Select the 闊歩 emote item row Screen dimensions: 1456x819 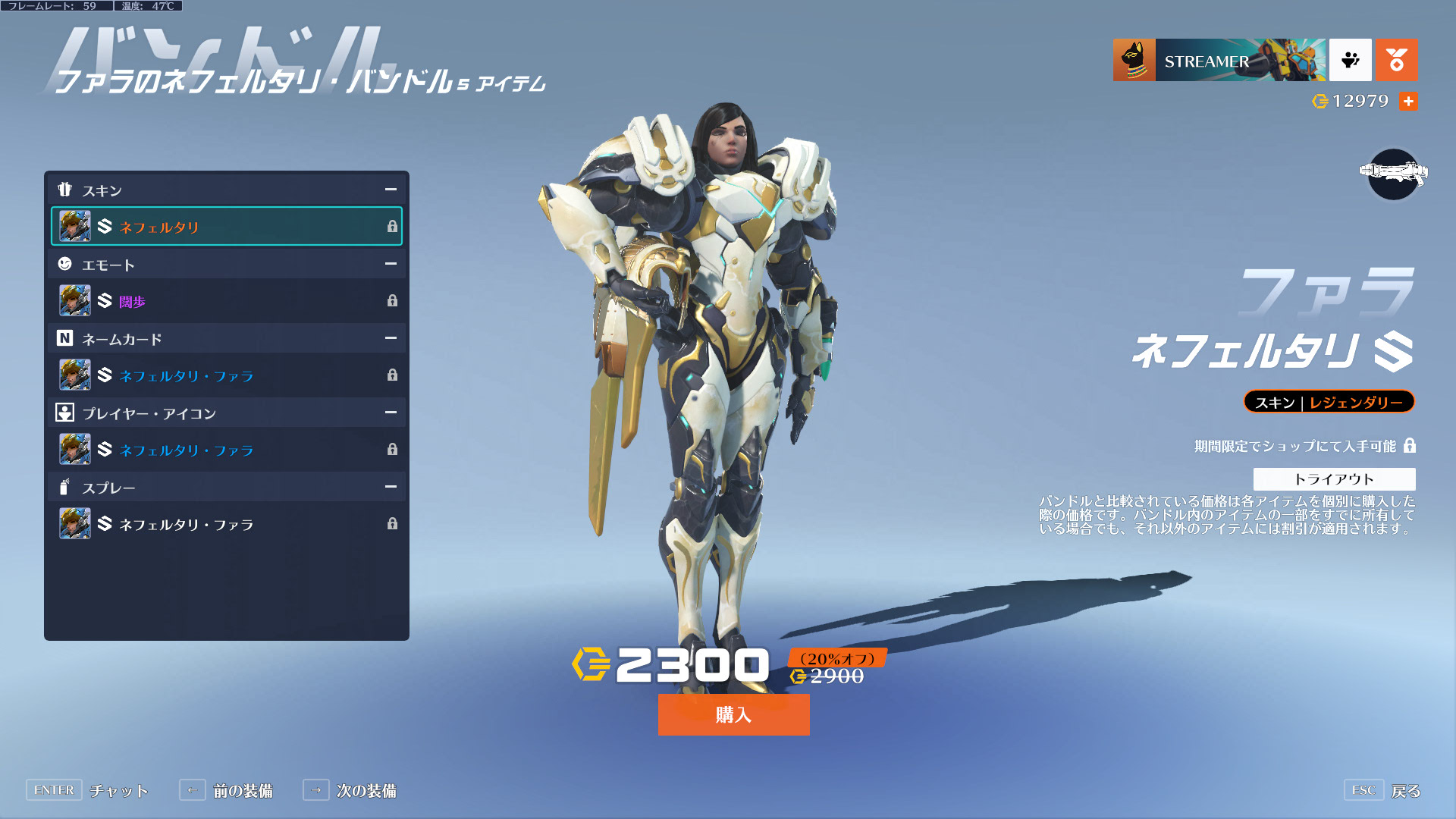tap(226, 301)
